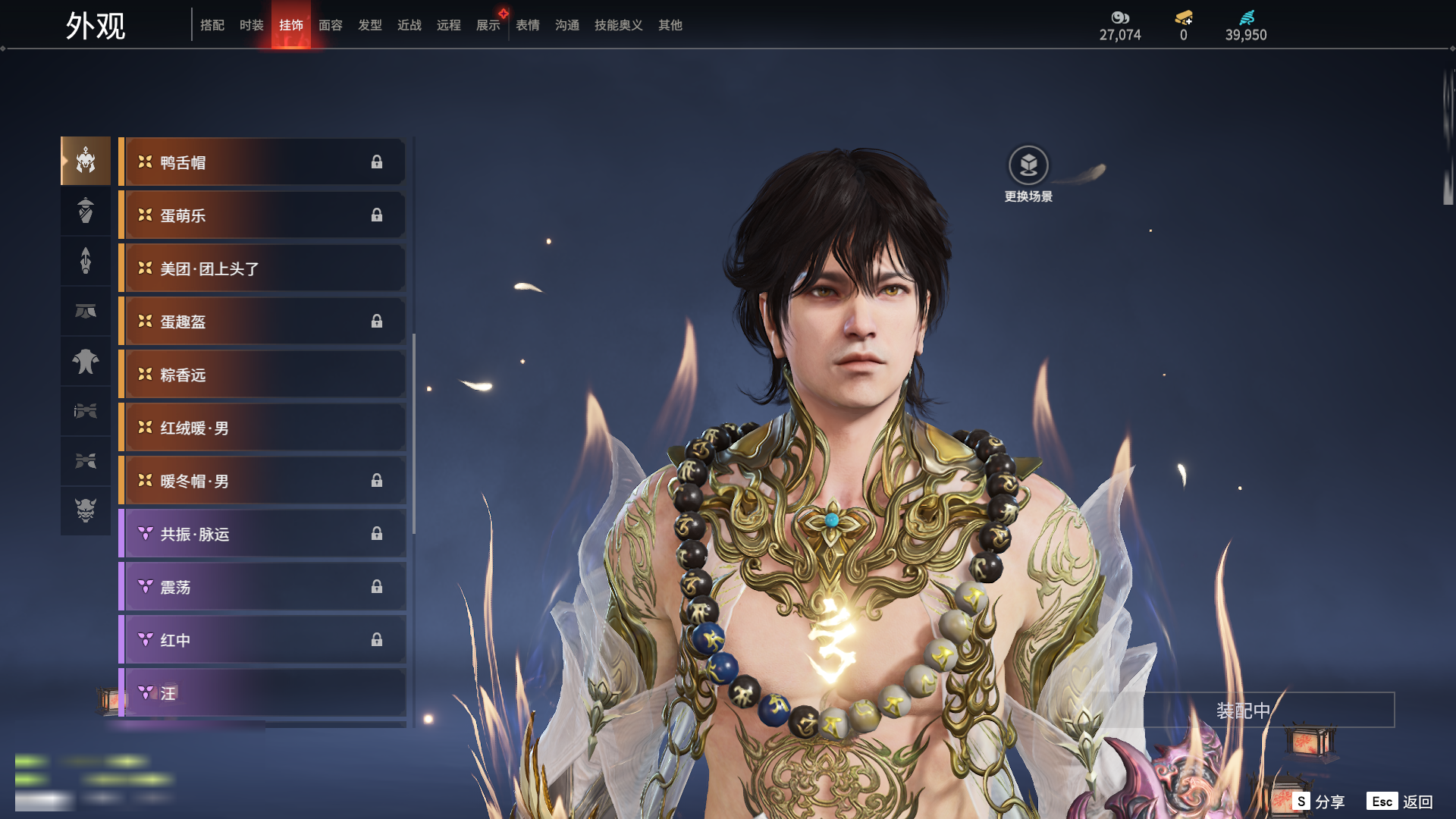Go to the 技能奥义 tab
Image resolution: width=1456 pixels, height=819 pixels.
tap(619, 25)
